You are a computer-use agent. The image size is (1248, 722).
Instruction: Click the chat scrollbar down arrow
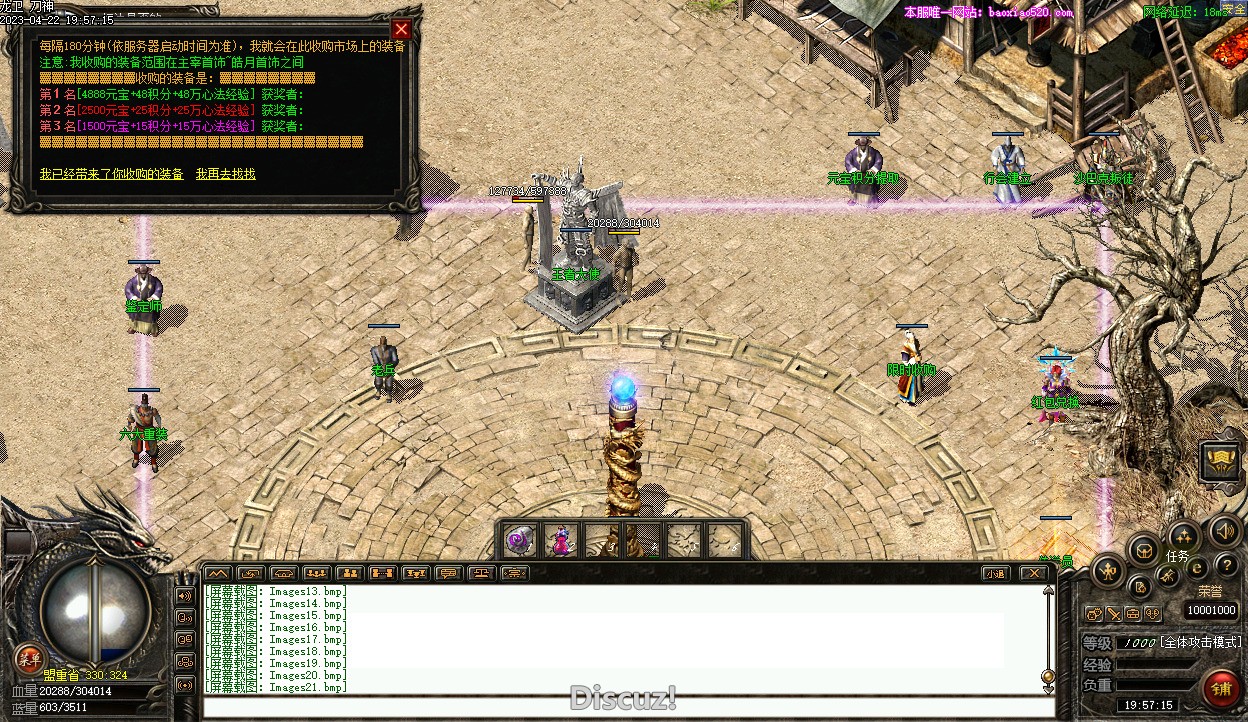click(x=1048, y=677)
